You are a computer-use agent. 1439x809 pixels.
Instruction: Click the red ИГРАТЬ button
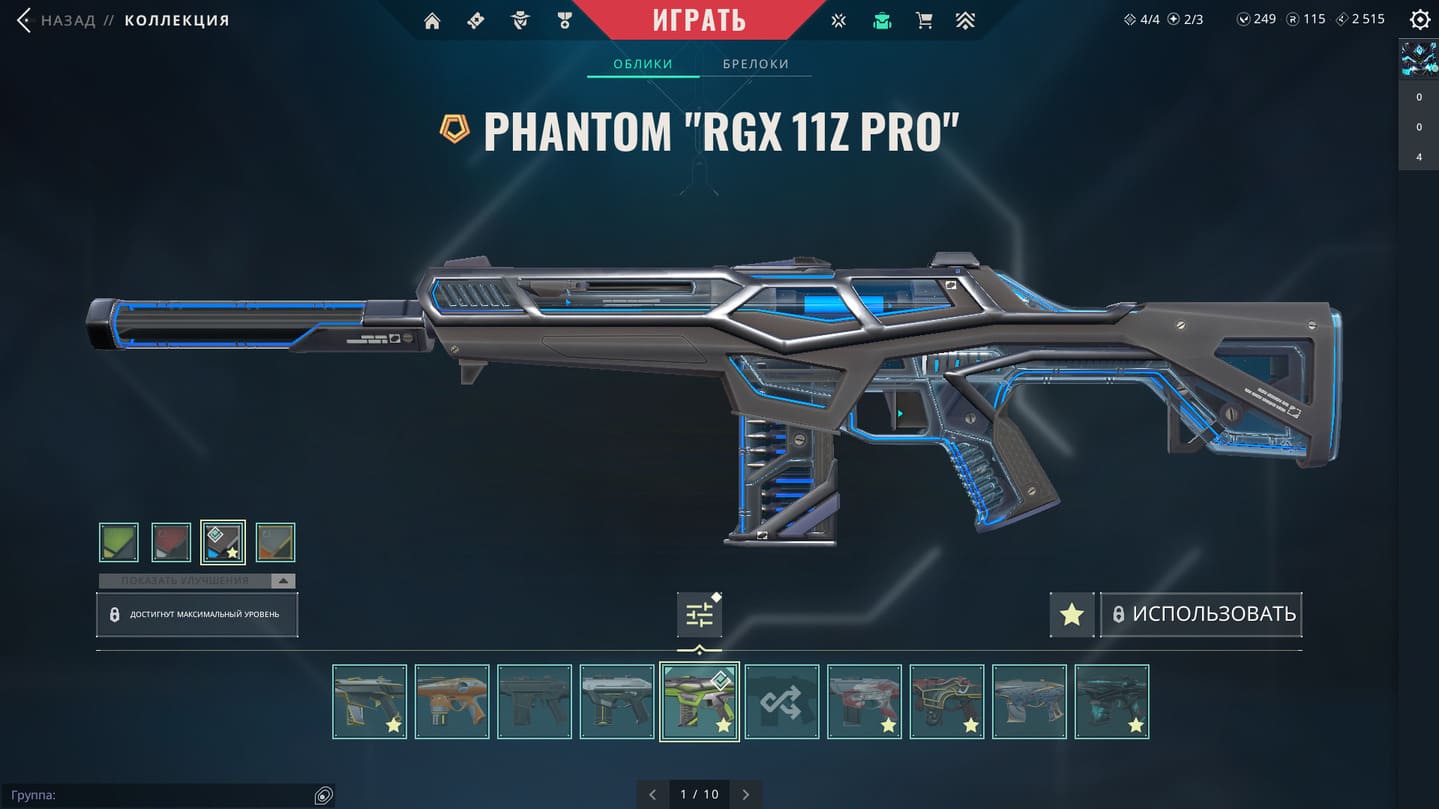tap(699, 20)
